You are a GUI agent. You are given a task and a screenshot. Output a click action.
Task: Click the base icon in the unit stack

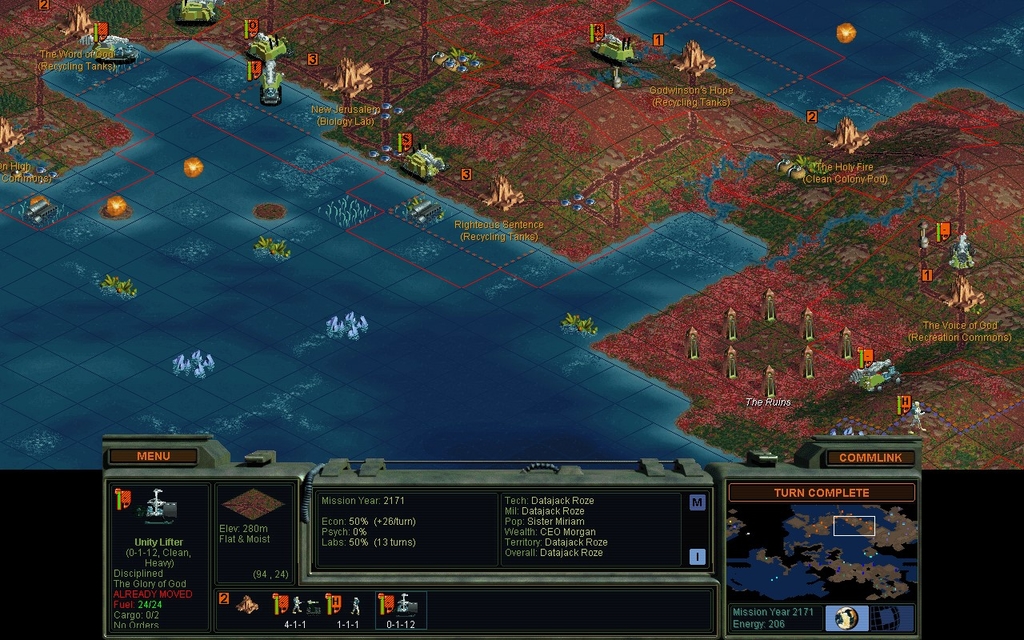coord(246,606)
